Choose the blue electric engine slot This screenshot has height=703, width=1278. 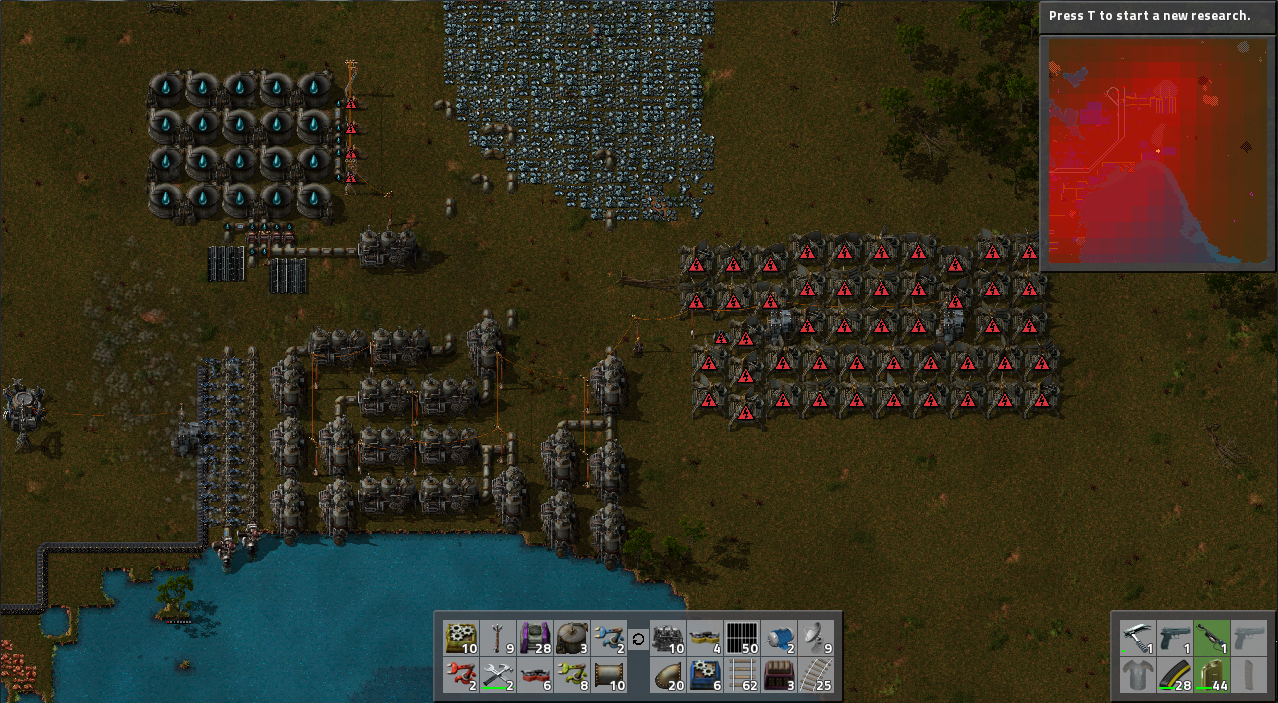pyautogui.click(x=779, y=637)
